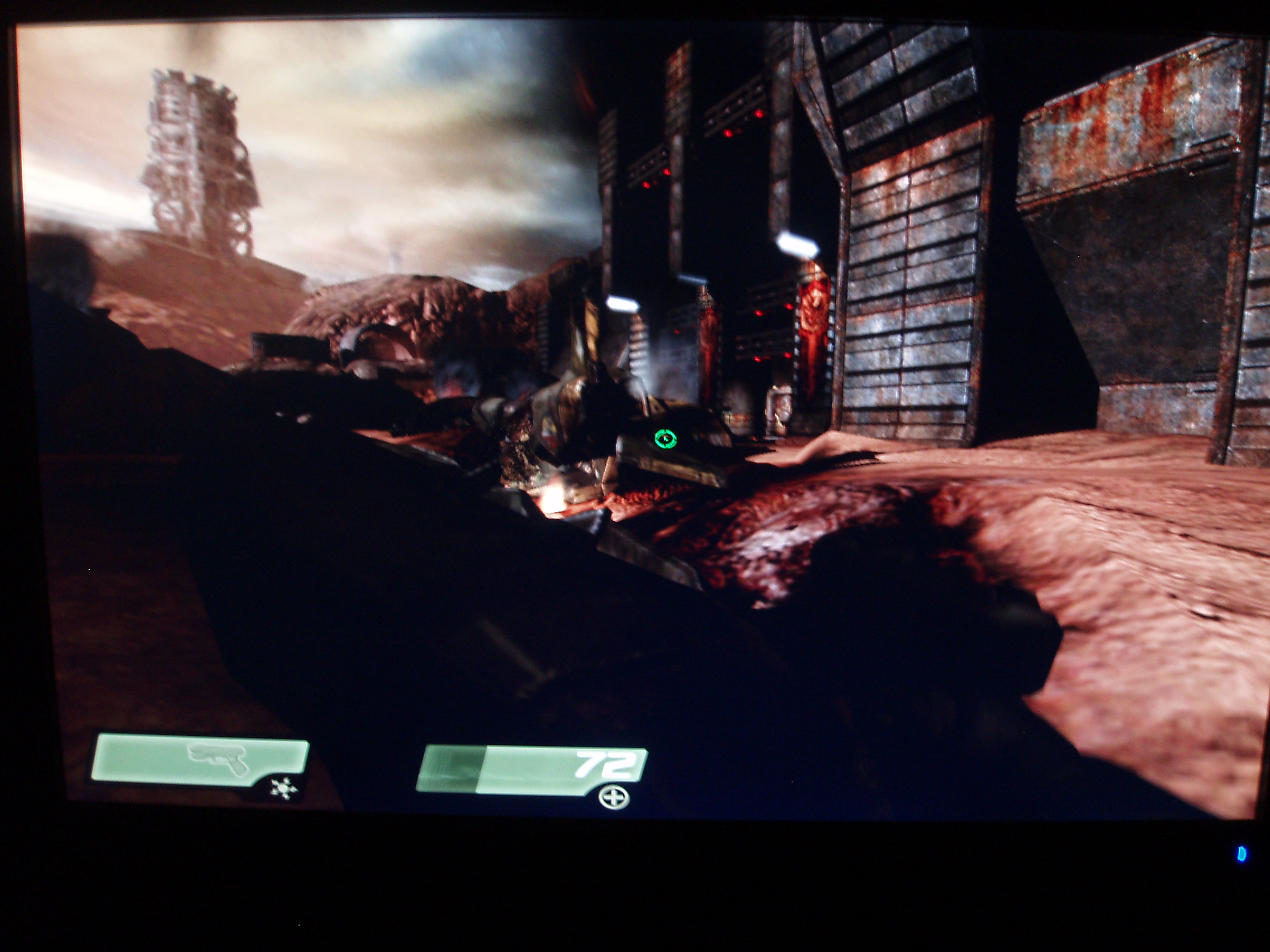Screen dimensions: 1270x952
Task: Click the ammo symbol below the weapon panel
Action: pos(283,789)
